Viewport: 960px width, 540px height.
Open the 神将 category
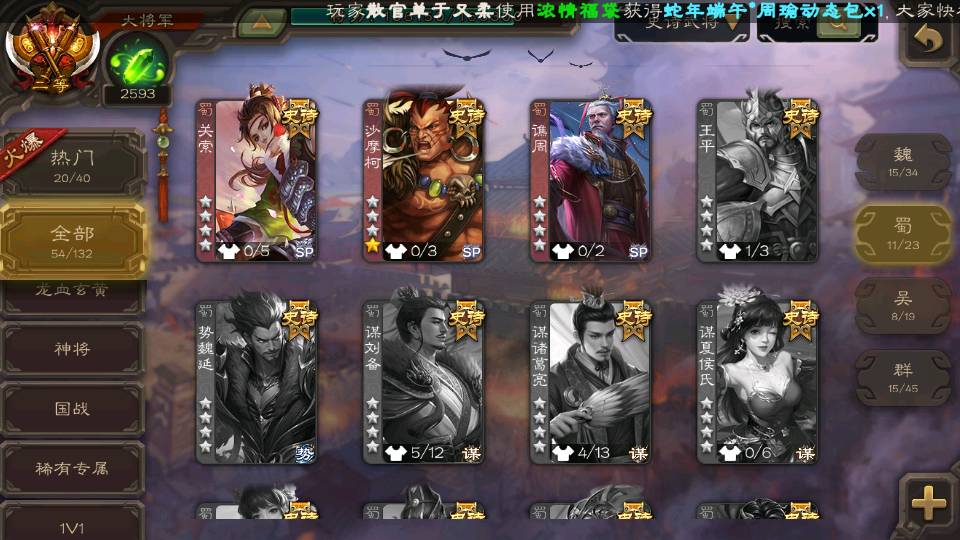click(x=72, y=349)
